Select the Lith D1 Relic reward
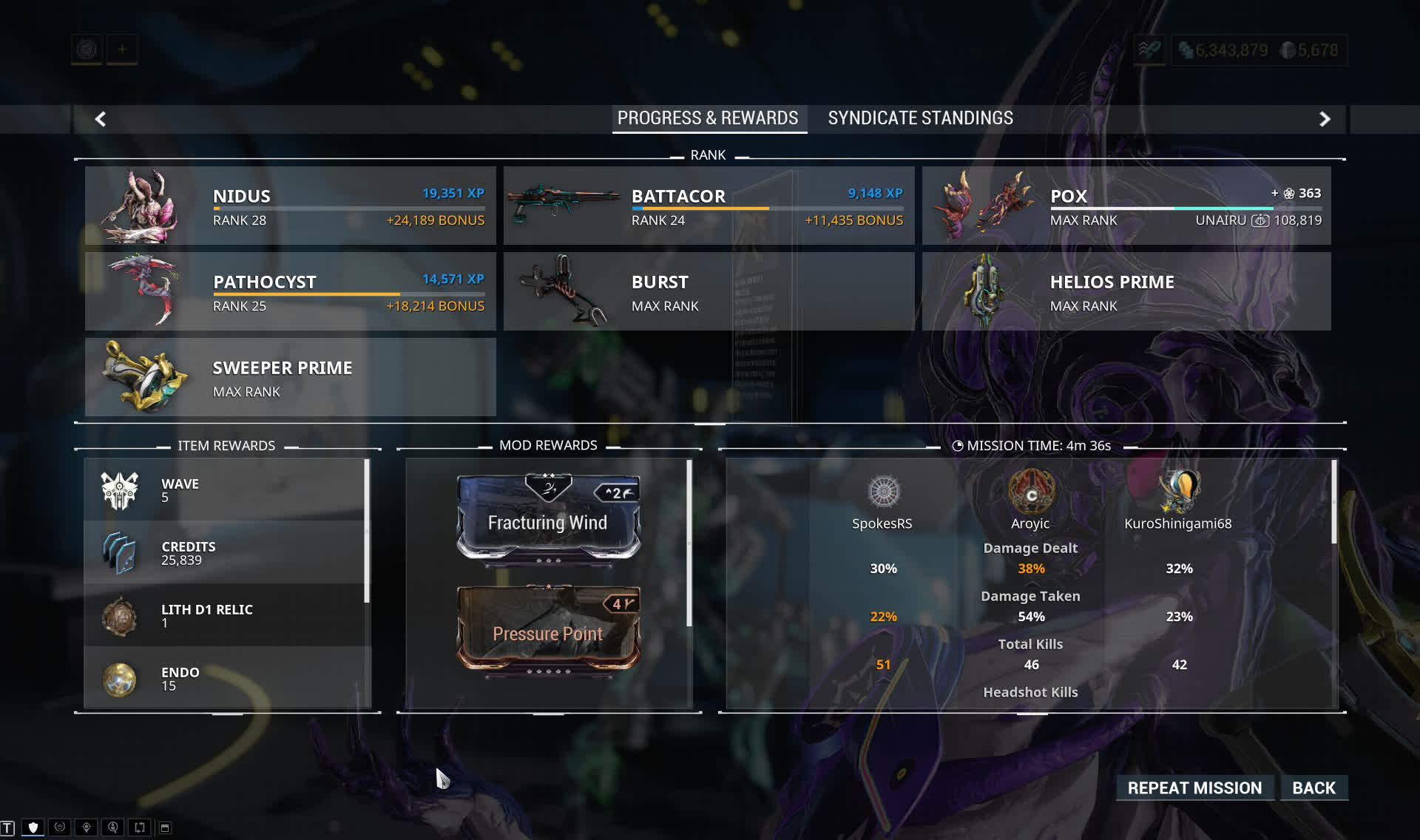 point(226,615)
